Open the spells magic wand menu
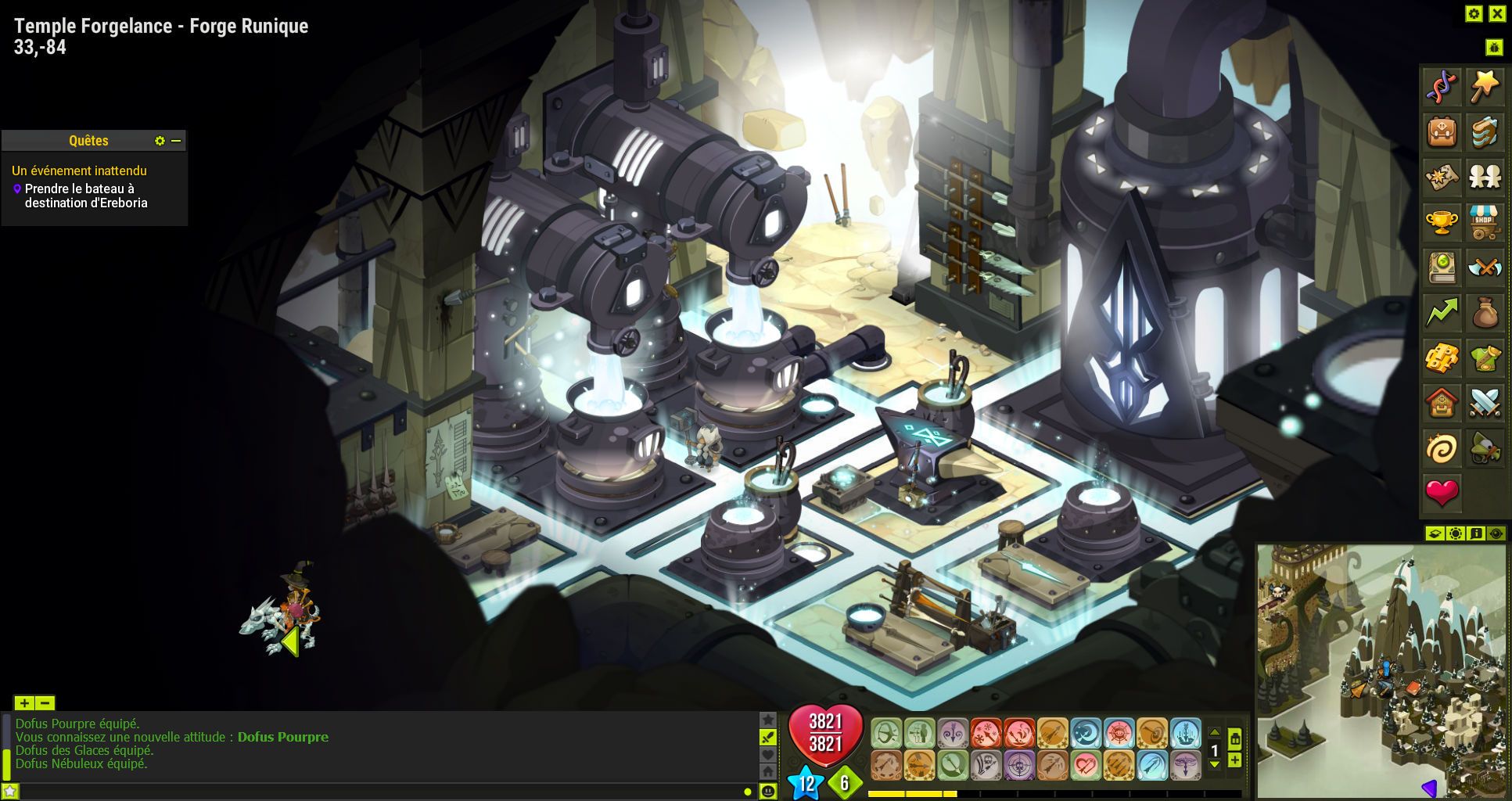This screenshot has width=1512, height=801. tap(1484, 87)
